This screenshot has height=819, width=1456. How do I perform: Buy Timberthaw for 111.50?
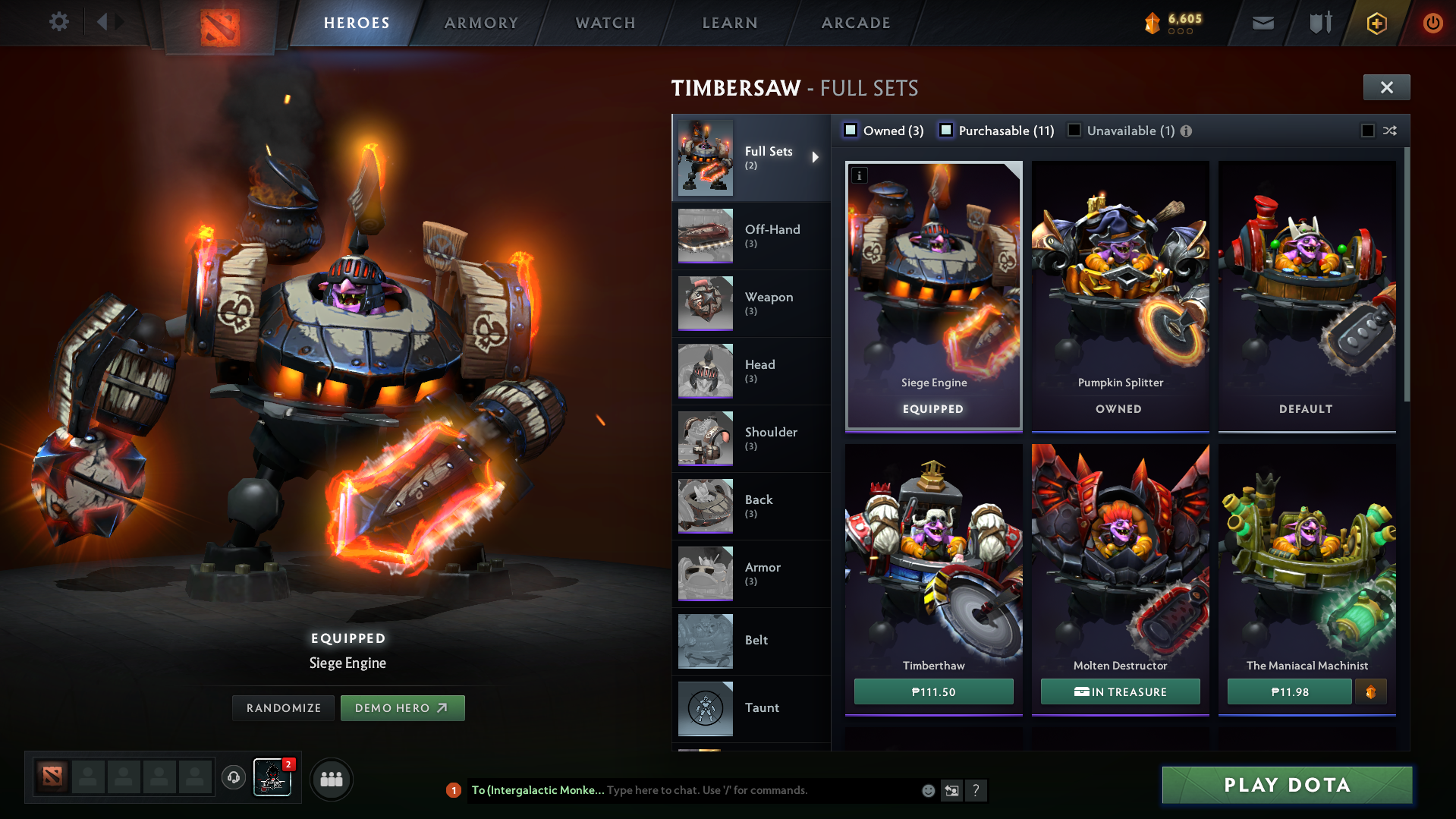[933, 692]
